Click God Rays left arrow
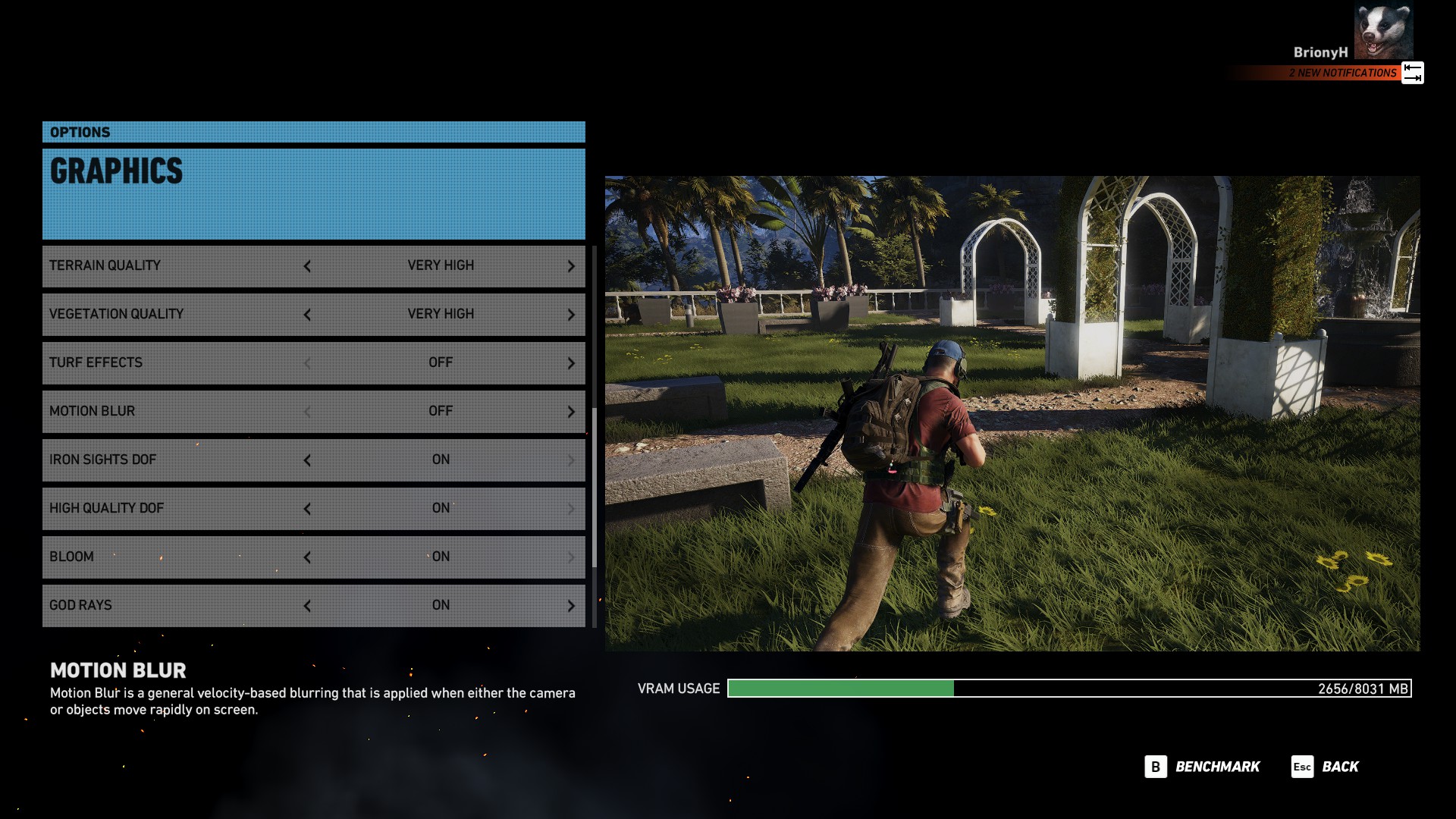 click(307, 606)
